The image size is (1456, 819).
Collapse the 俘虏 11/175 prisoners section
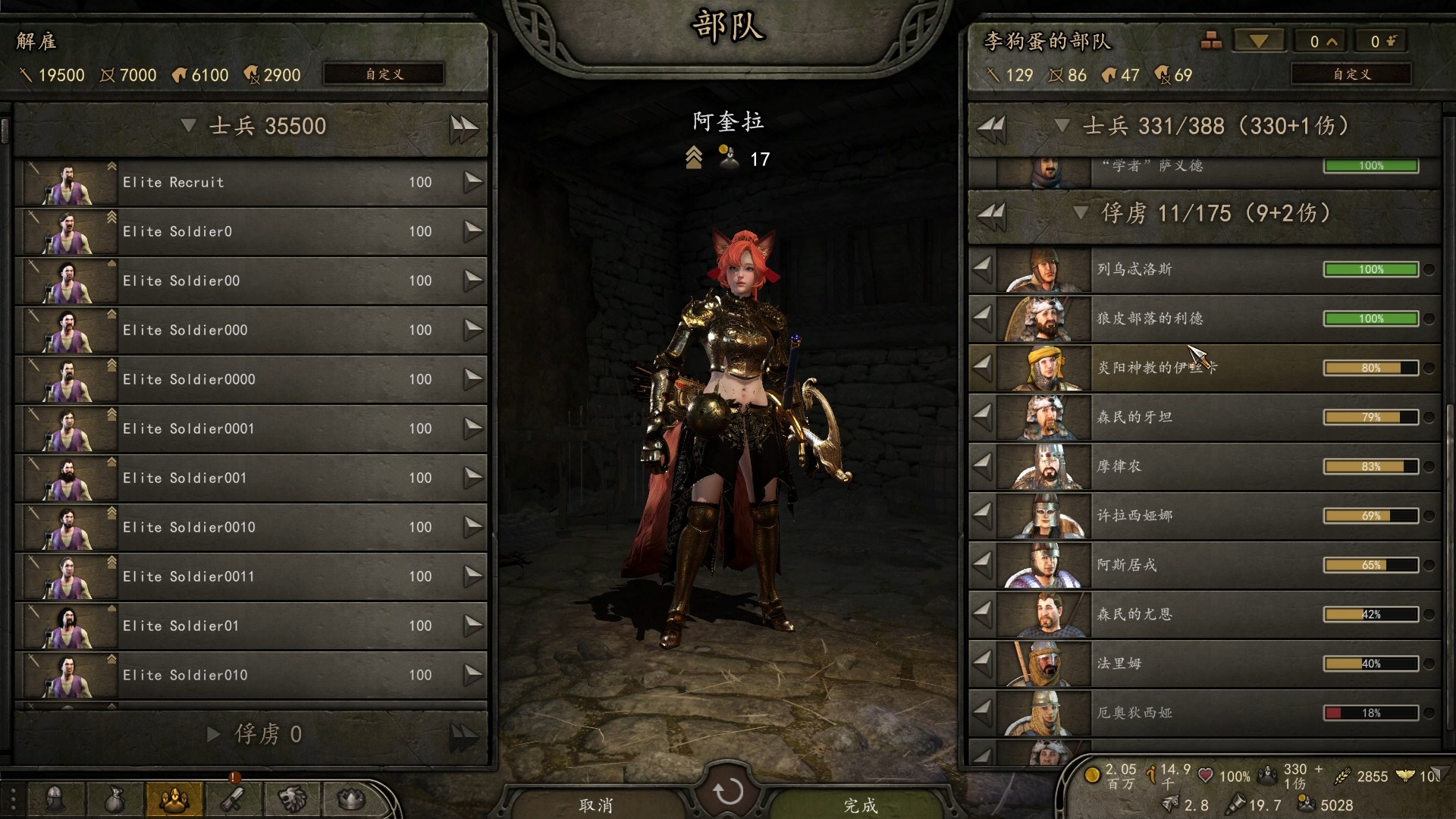(1081, 213)
